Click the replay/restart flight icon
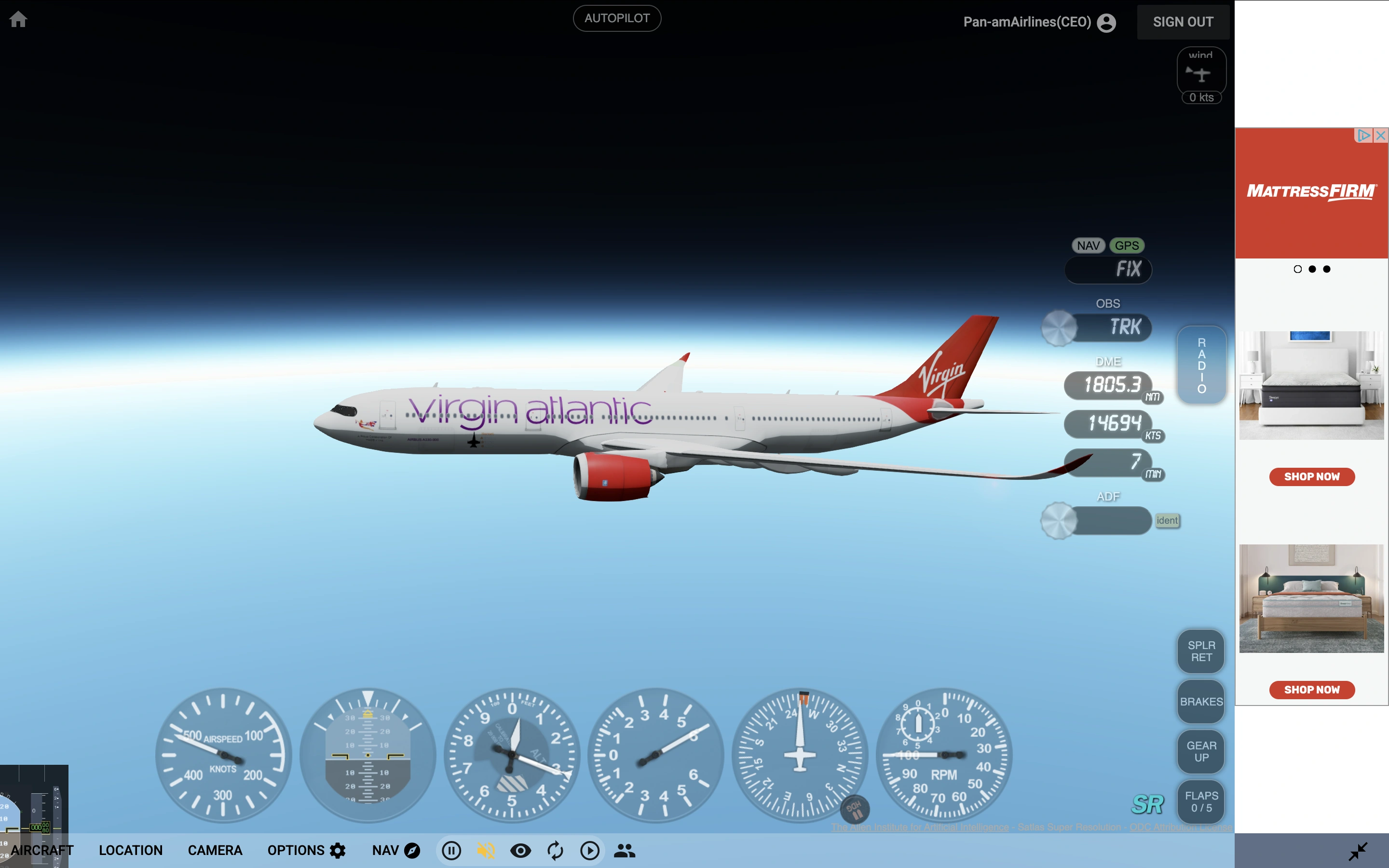Screen dimensions: 1389x868 pyautogui.click(x=555, y=850)
